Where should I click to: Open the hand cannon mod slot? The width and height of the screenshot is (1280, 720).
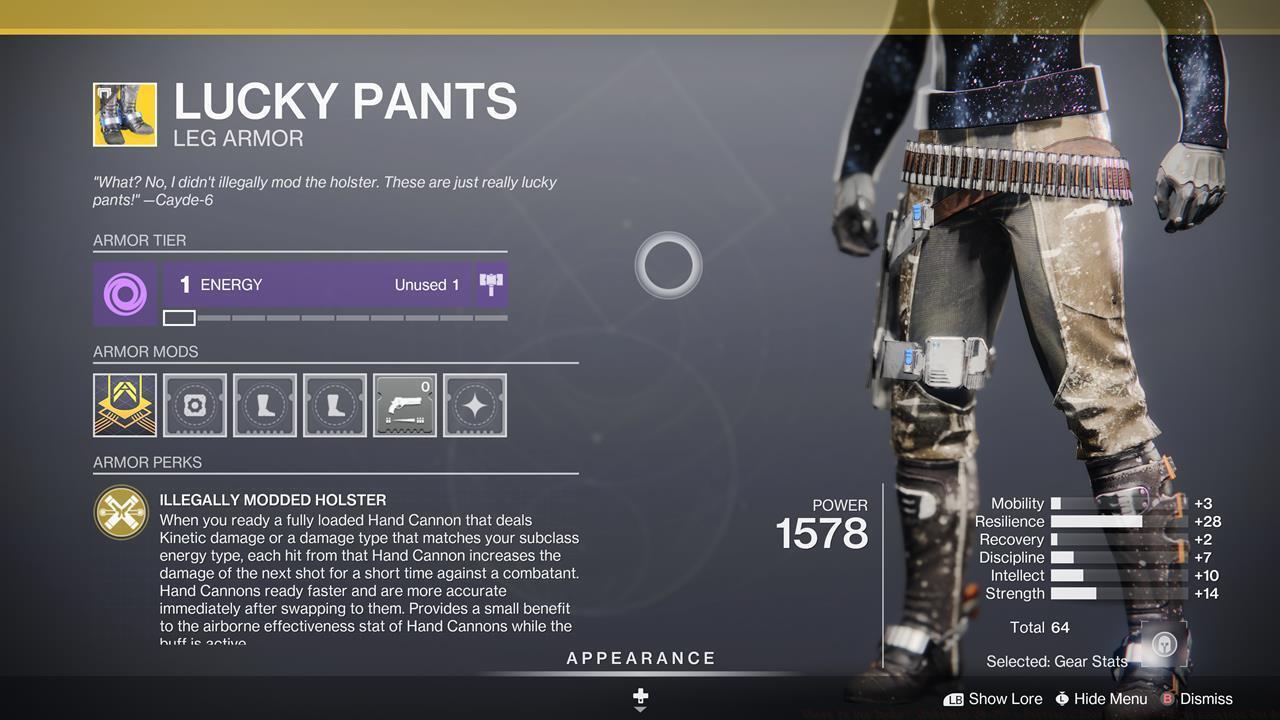pos(405,405)
